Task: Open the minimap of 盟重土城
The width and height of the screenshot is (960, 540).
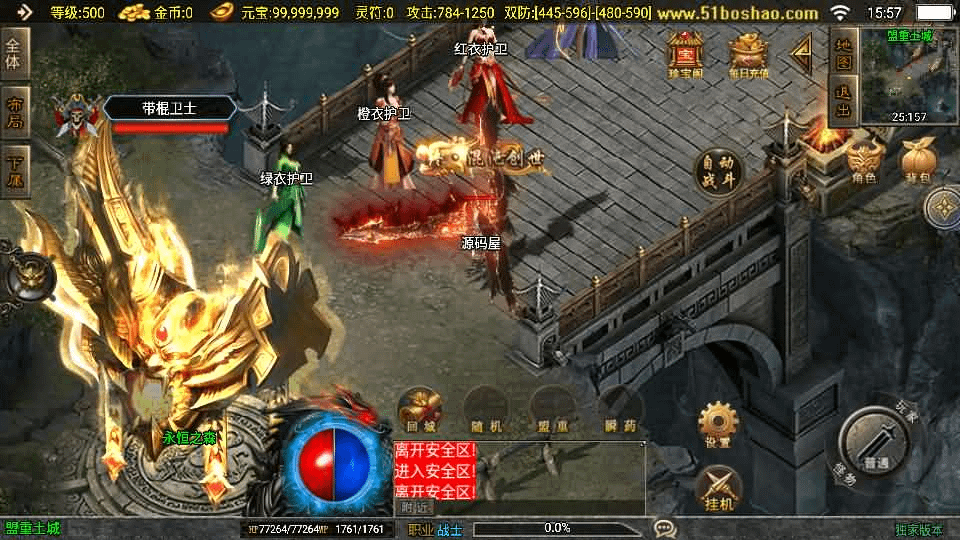Action: pyautogui.click(x=908, y=76)
